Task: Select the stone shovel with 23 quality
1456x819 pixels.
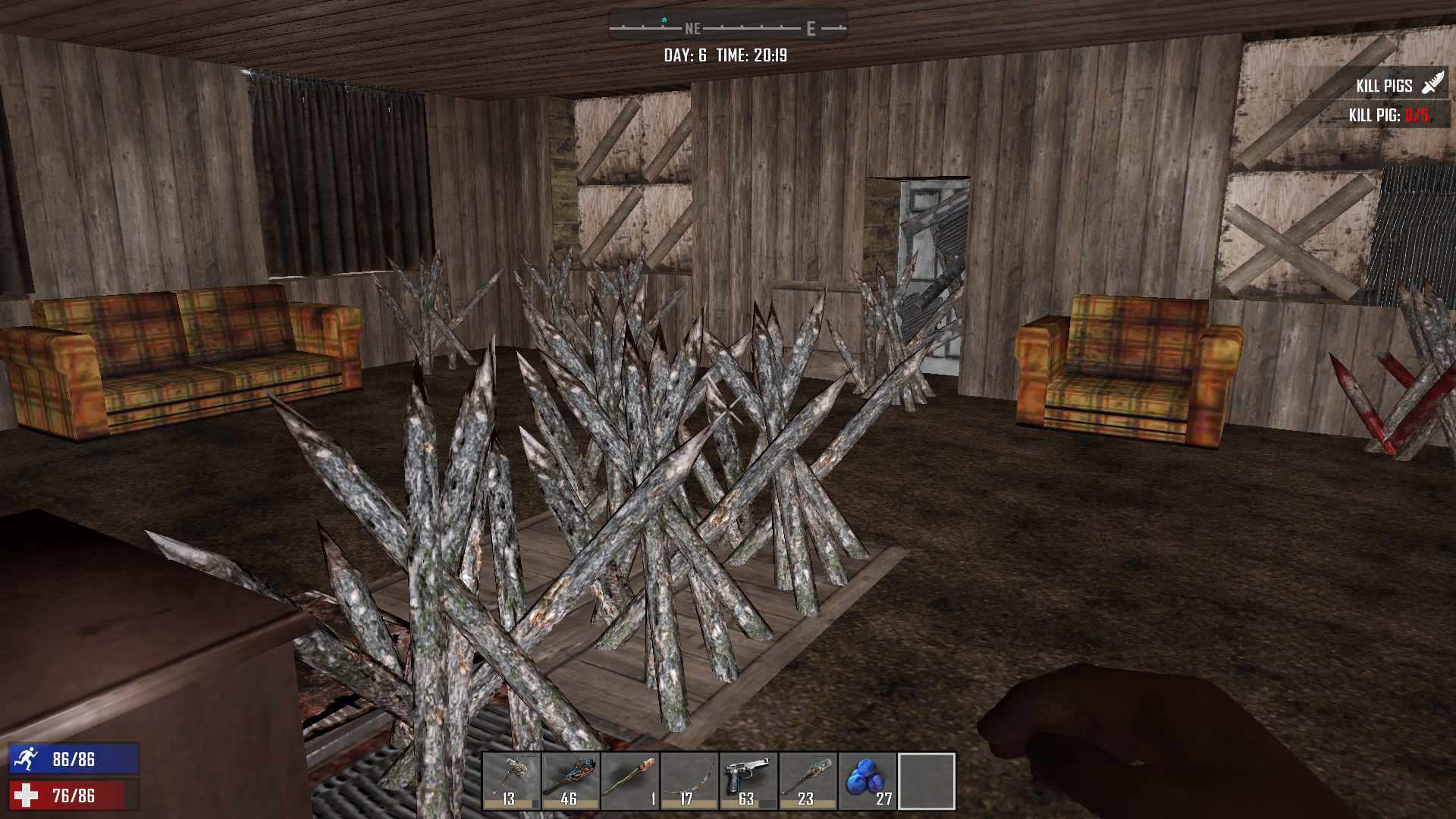Action: (807, 781)
